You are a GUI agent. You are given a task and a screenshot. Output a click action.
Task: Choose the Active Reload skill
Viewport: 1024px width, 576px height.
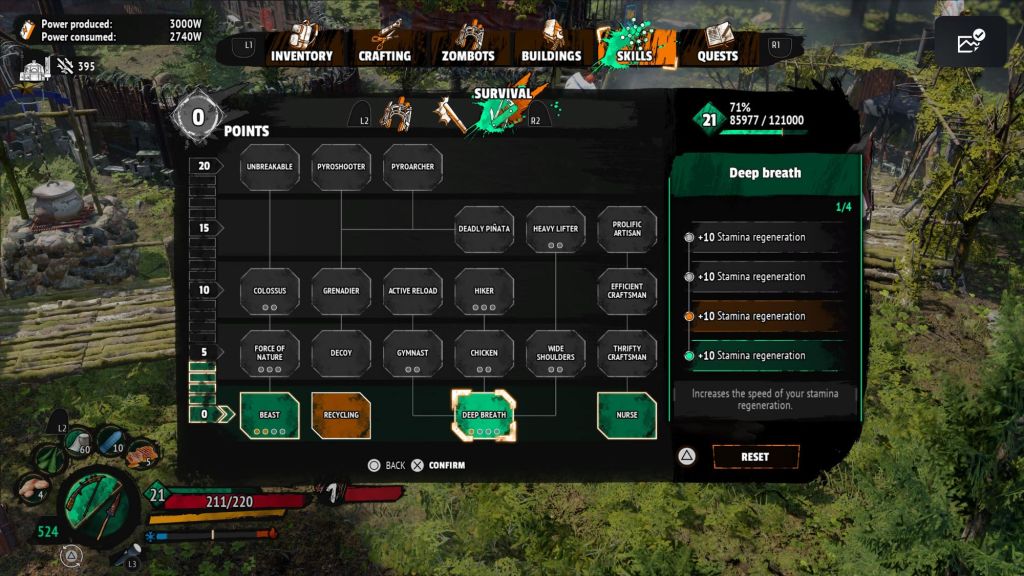413,291
